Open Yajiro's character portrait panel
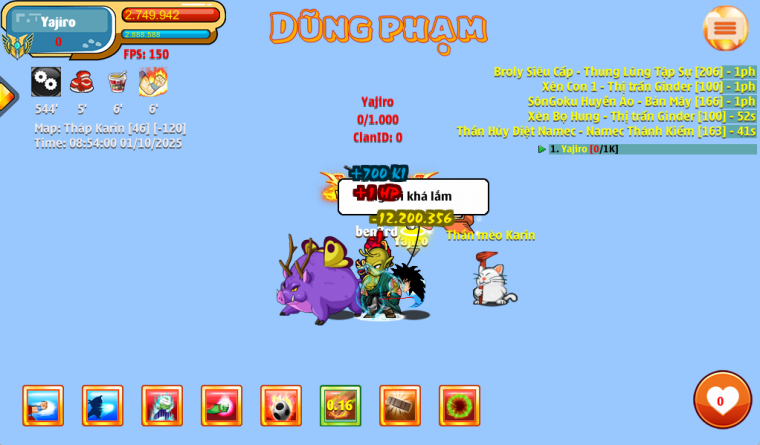This screenshot has width=760, height=445. pyautogui.click(x=58, y=30)
